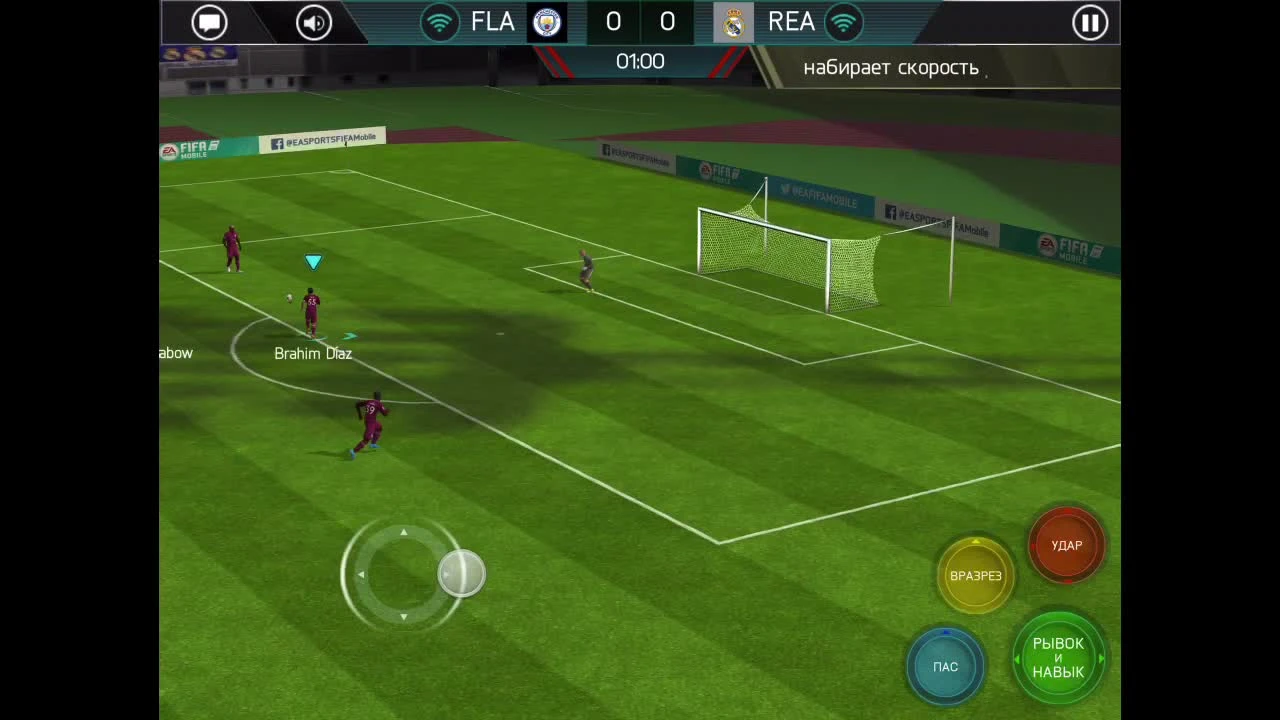This screenshot has height=720, width=1280.
Task: Tap the right wifi connection indicator
Action: pos(845,21)
